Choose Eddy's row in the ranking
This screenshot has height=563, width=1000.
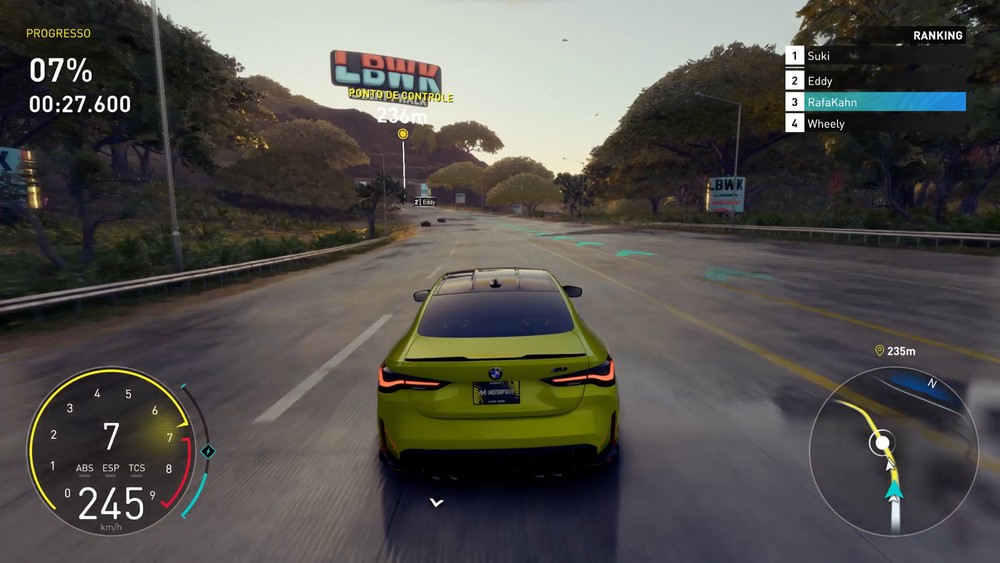(x=875, y=81)
